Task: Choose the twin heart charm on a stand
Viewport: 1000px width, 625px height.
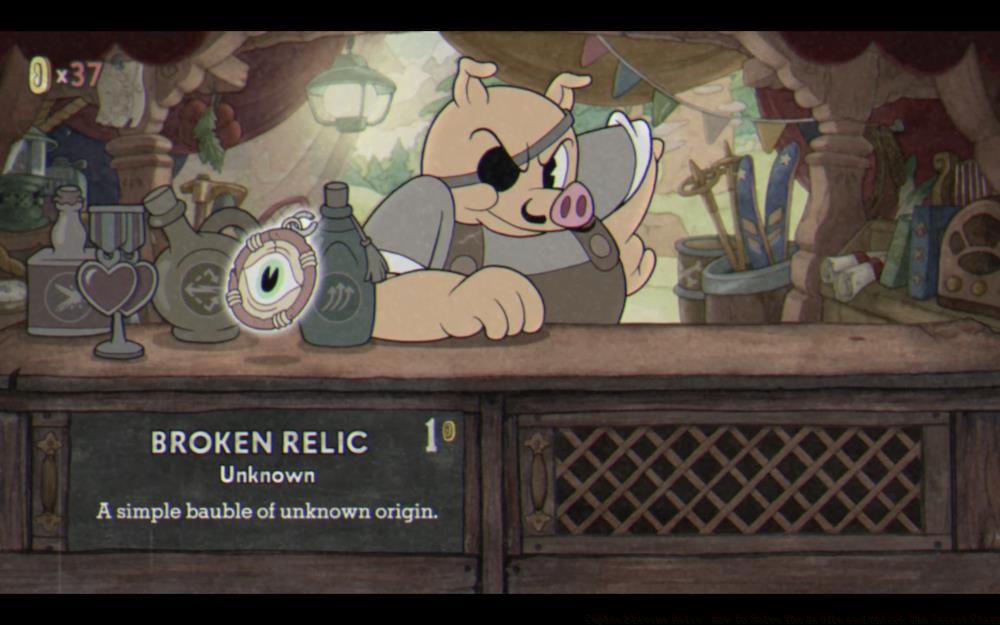Action: 116,286
